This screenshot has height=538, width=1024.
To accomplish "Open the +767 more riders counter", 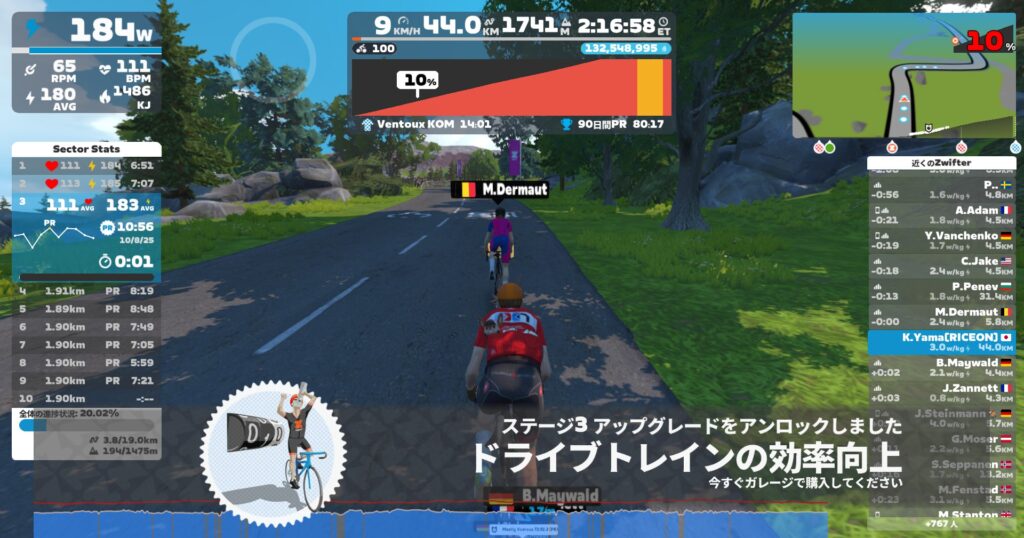I will pyautogui.click(x=940, y=524).
